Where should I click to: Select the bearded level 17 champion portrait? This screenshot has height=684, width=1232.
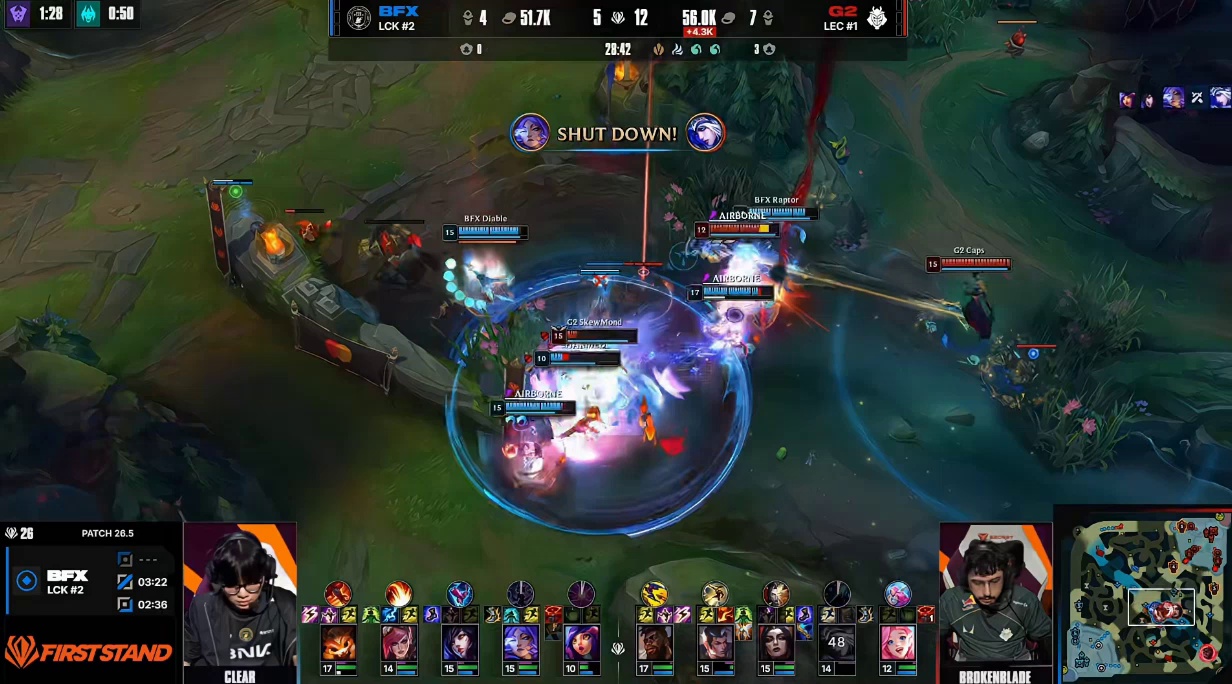[x=654, y=643]
